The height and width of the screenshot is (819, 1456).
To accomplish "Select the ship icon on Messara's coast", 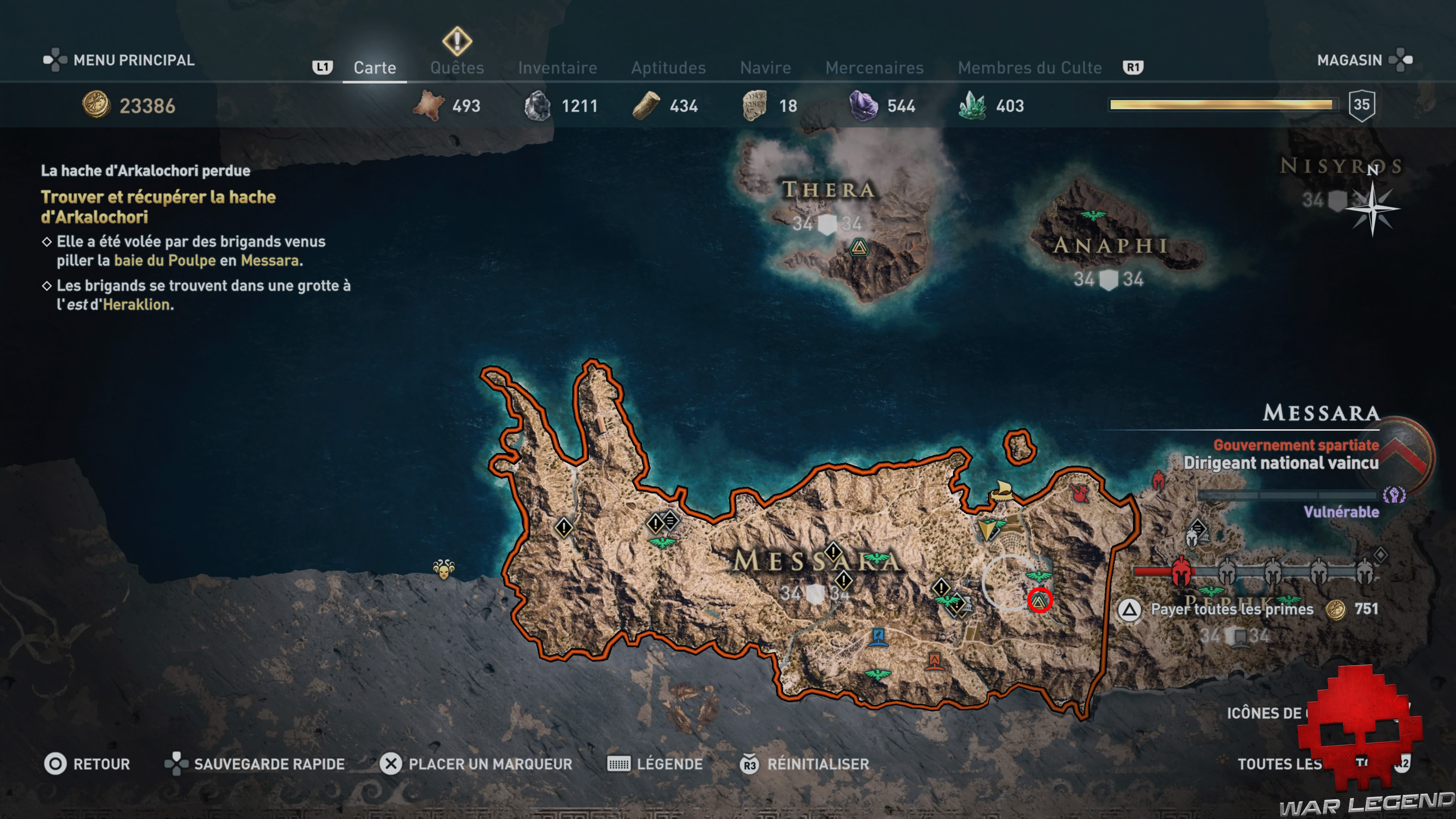I will coord(1001,490).
